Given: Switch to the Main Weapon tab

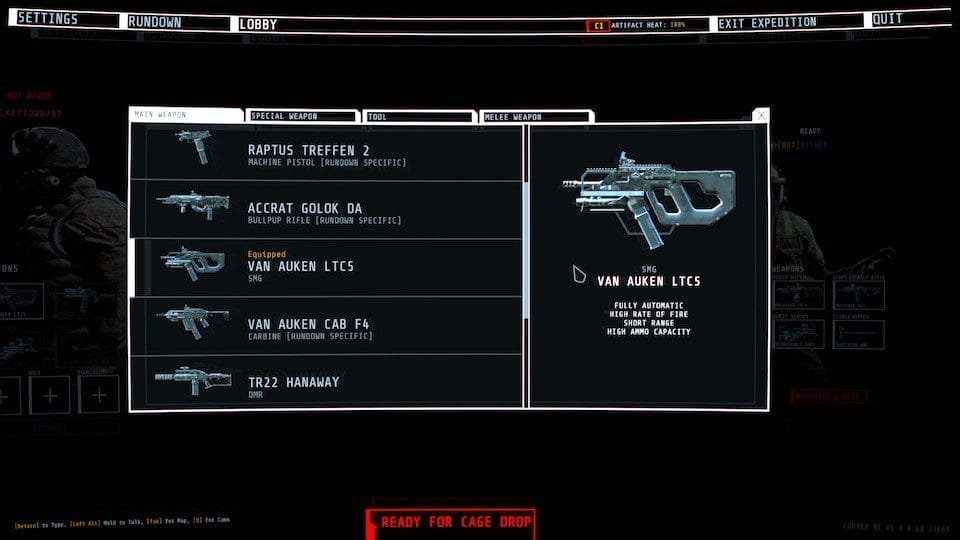Looking at the screenshot, I should click(187, 115).
